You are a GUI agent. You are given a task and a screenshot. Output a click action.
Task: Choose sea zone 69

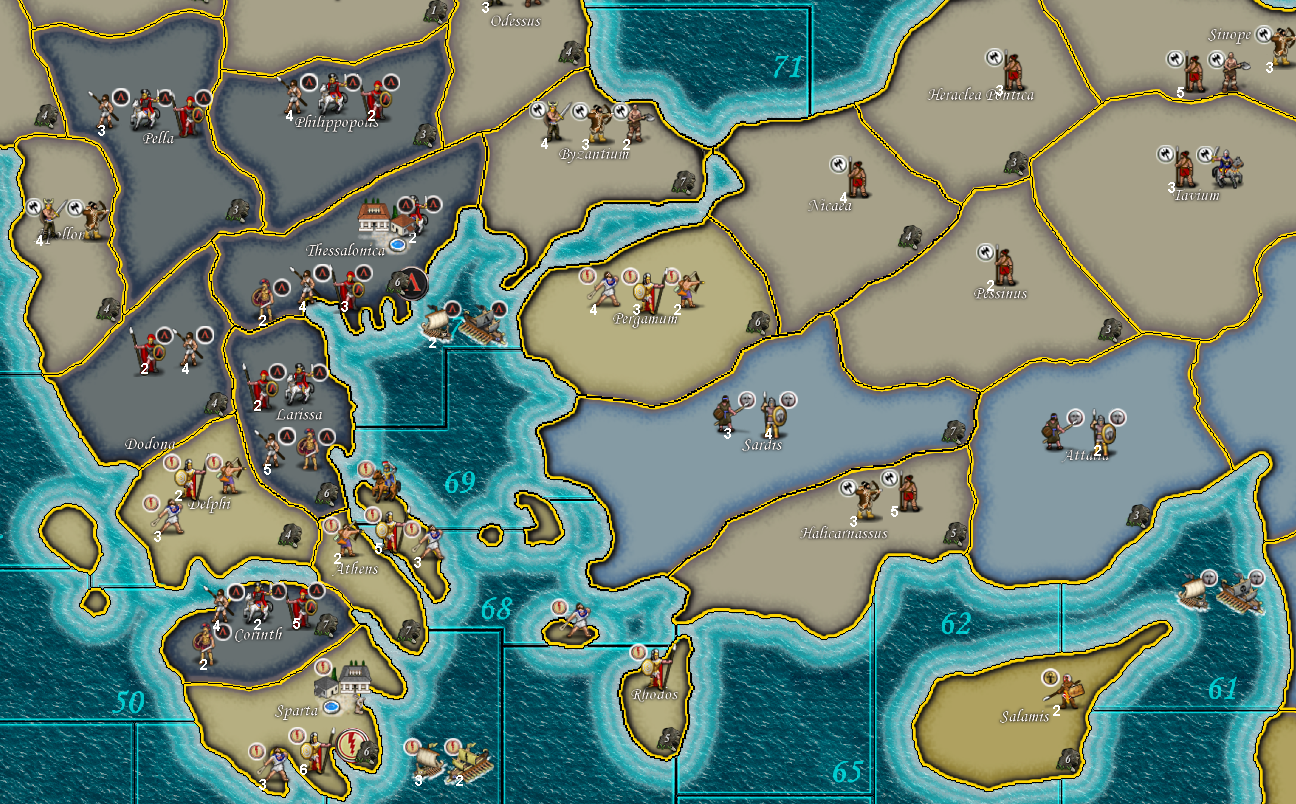pyautogui.click(x=459, y=484)
